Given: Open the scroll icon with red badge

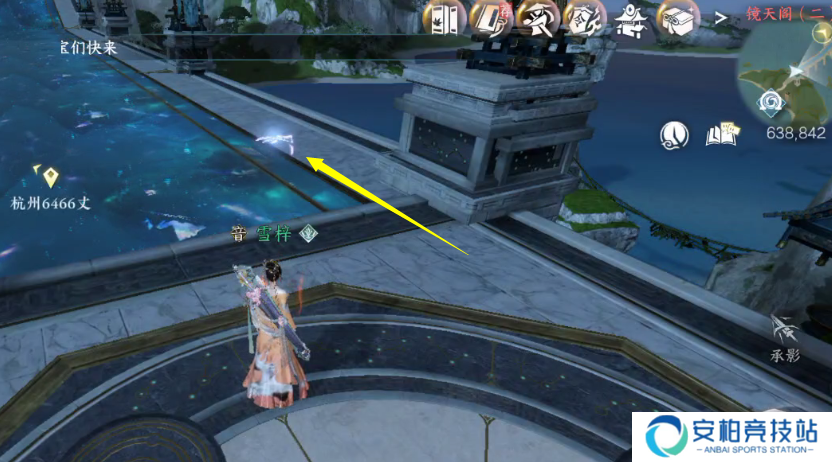Looking at the screenshot, I should [x=490, y=18].
